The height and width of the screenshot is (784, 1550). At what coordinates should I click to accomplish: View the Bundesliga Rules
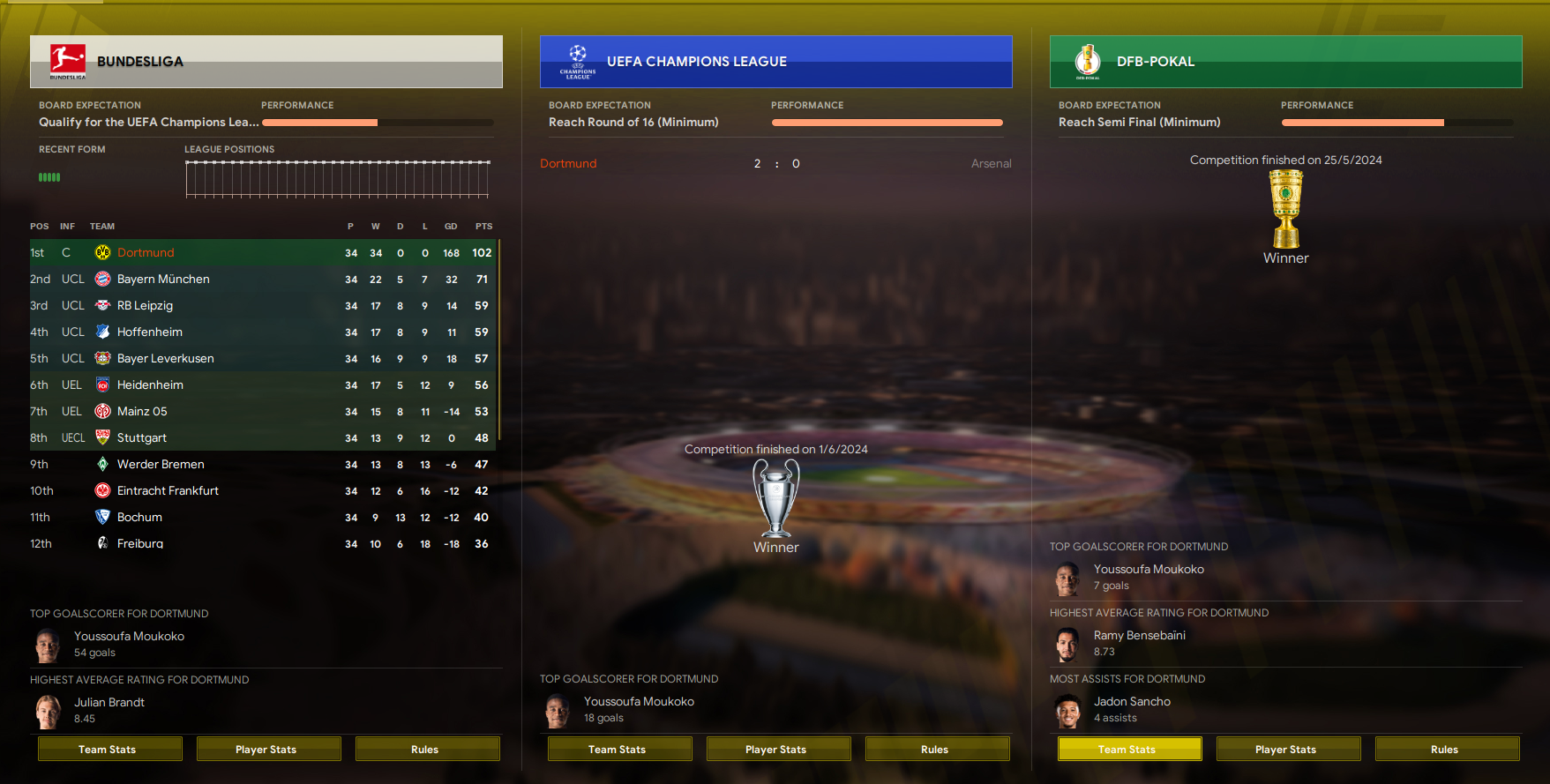(427, 749)
